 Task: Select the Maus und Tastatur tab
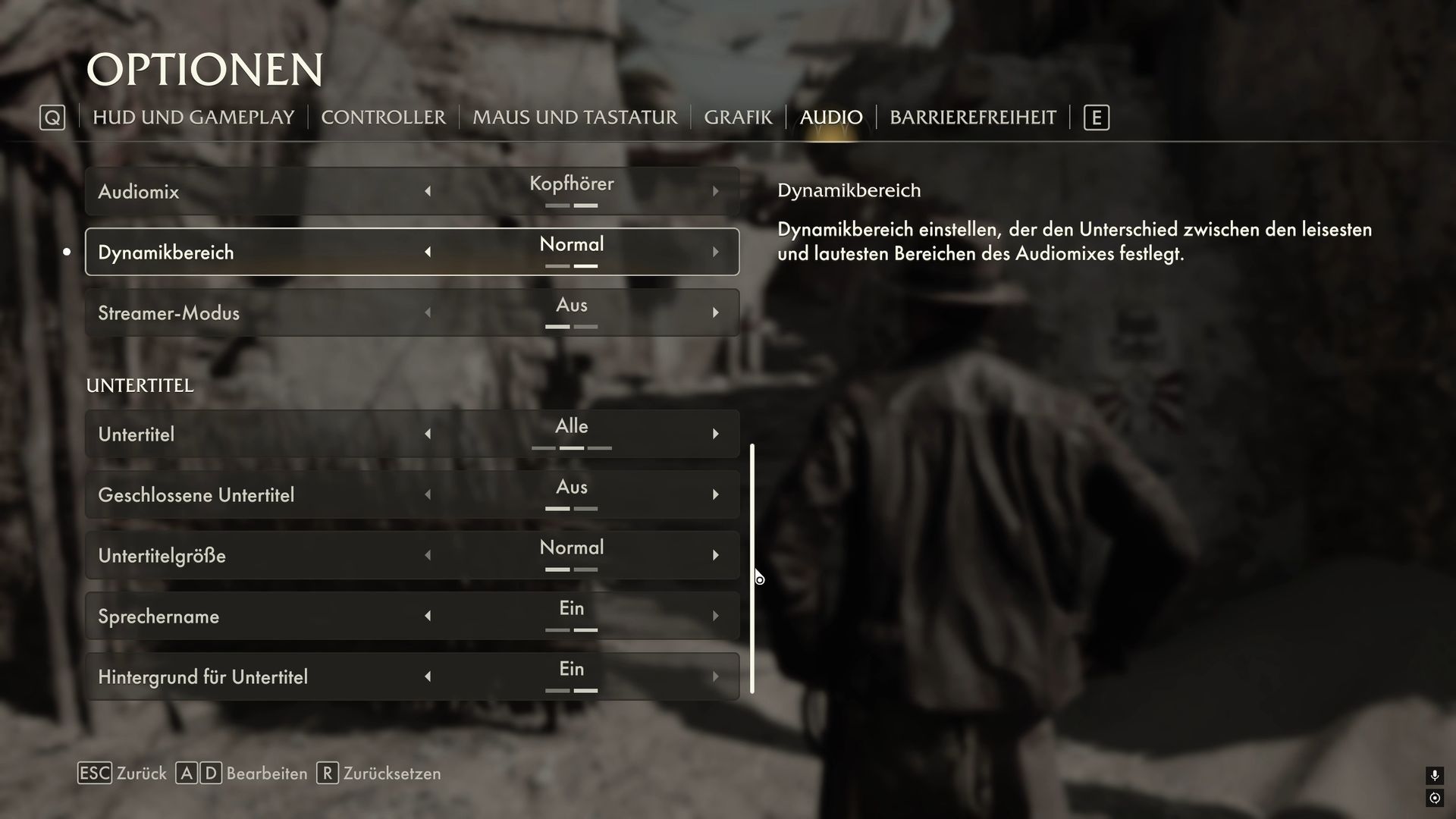(575, 118)
